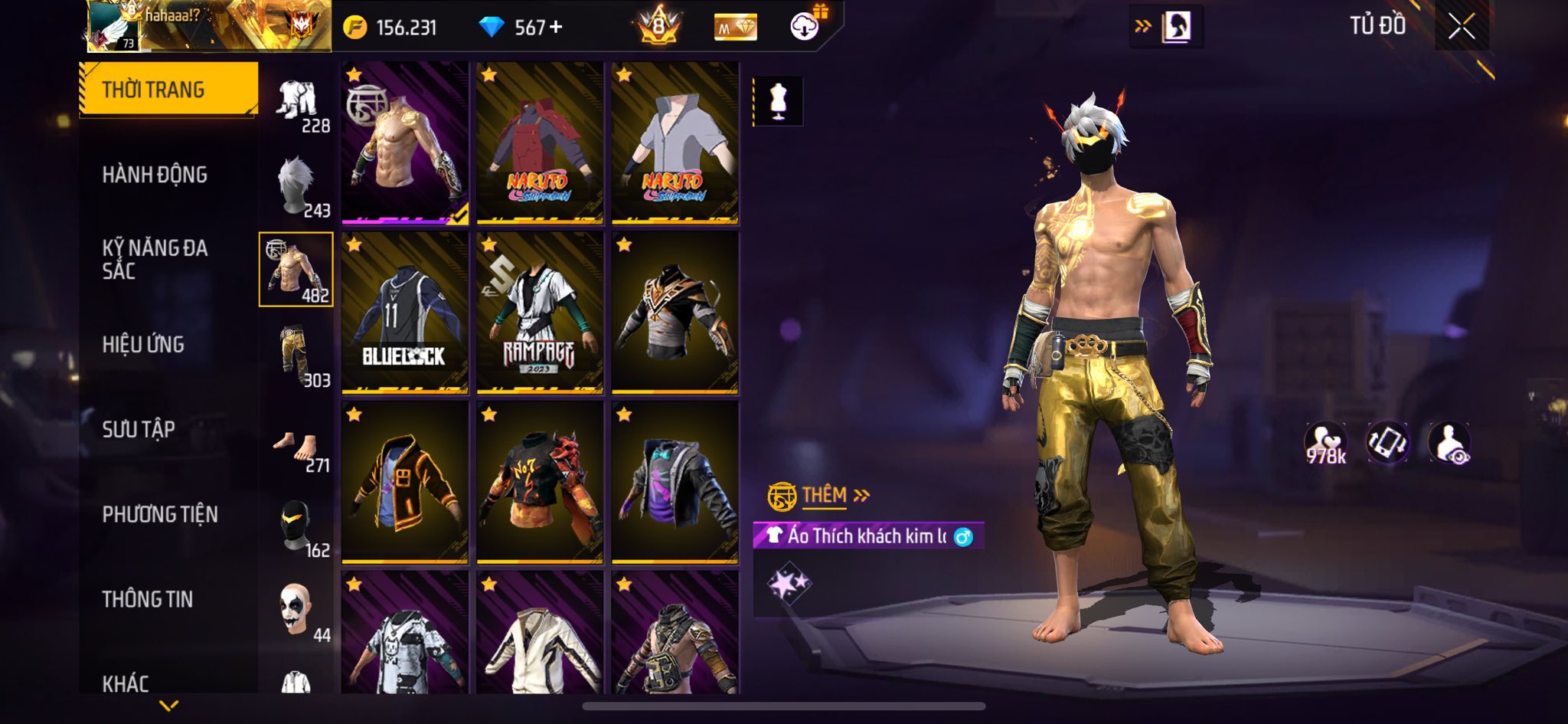The image size is (1568, 724).
Task: Open the PHƯƠNG TIỆN section
Action: click(x=160, y=514)
